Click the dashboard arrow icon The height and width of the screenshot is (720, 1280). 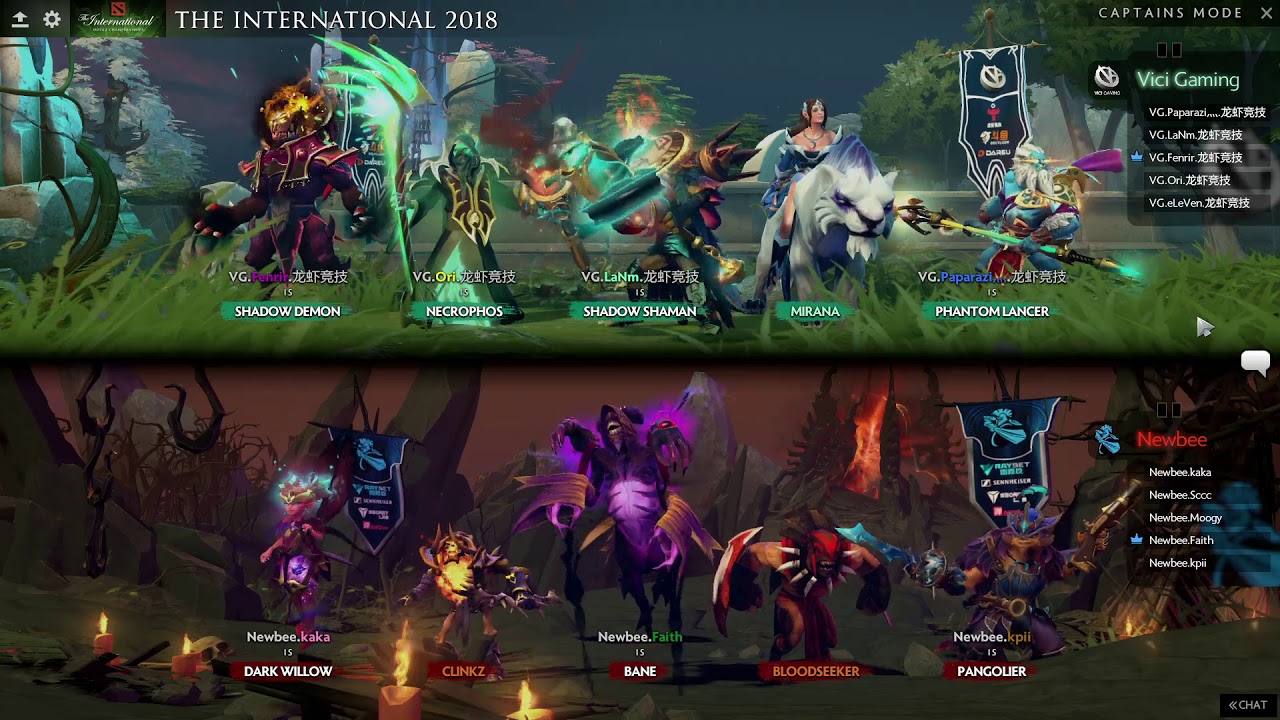[x=19, y=19]
